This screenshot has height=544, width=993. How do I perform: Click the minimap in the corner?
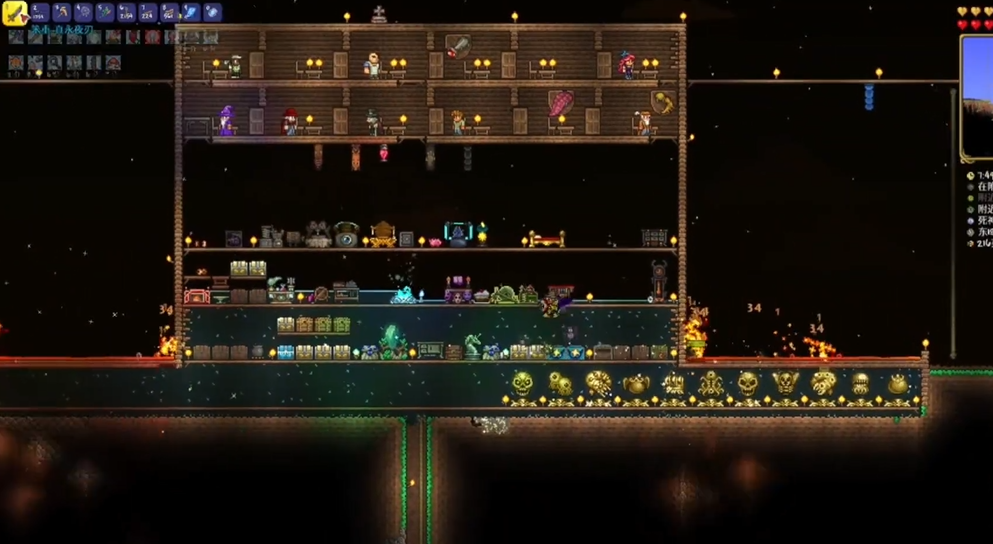coord(977,97)
